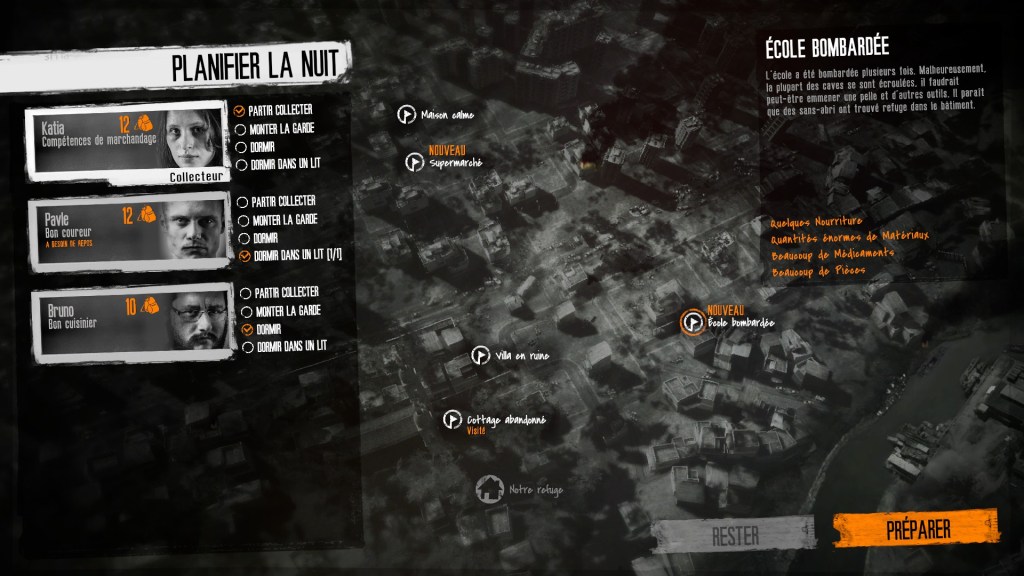Send Bruno to Partir collecter
Image resolution: width=1024 pixels, height=576 pixels.
point(247,292)
